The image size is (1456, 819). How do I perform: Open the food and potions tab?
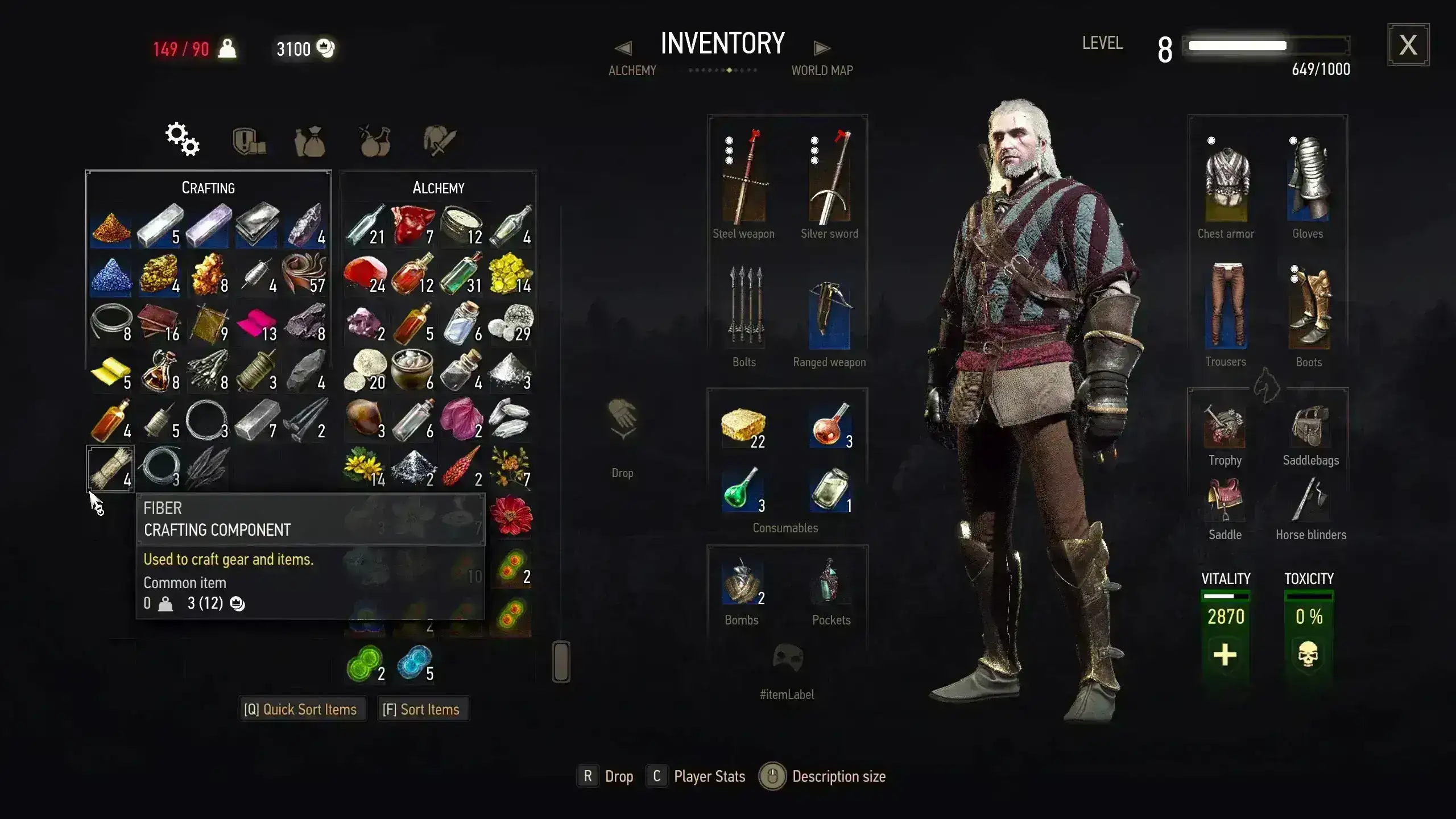pyautogui.click(x=375, y=140)
